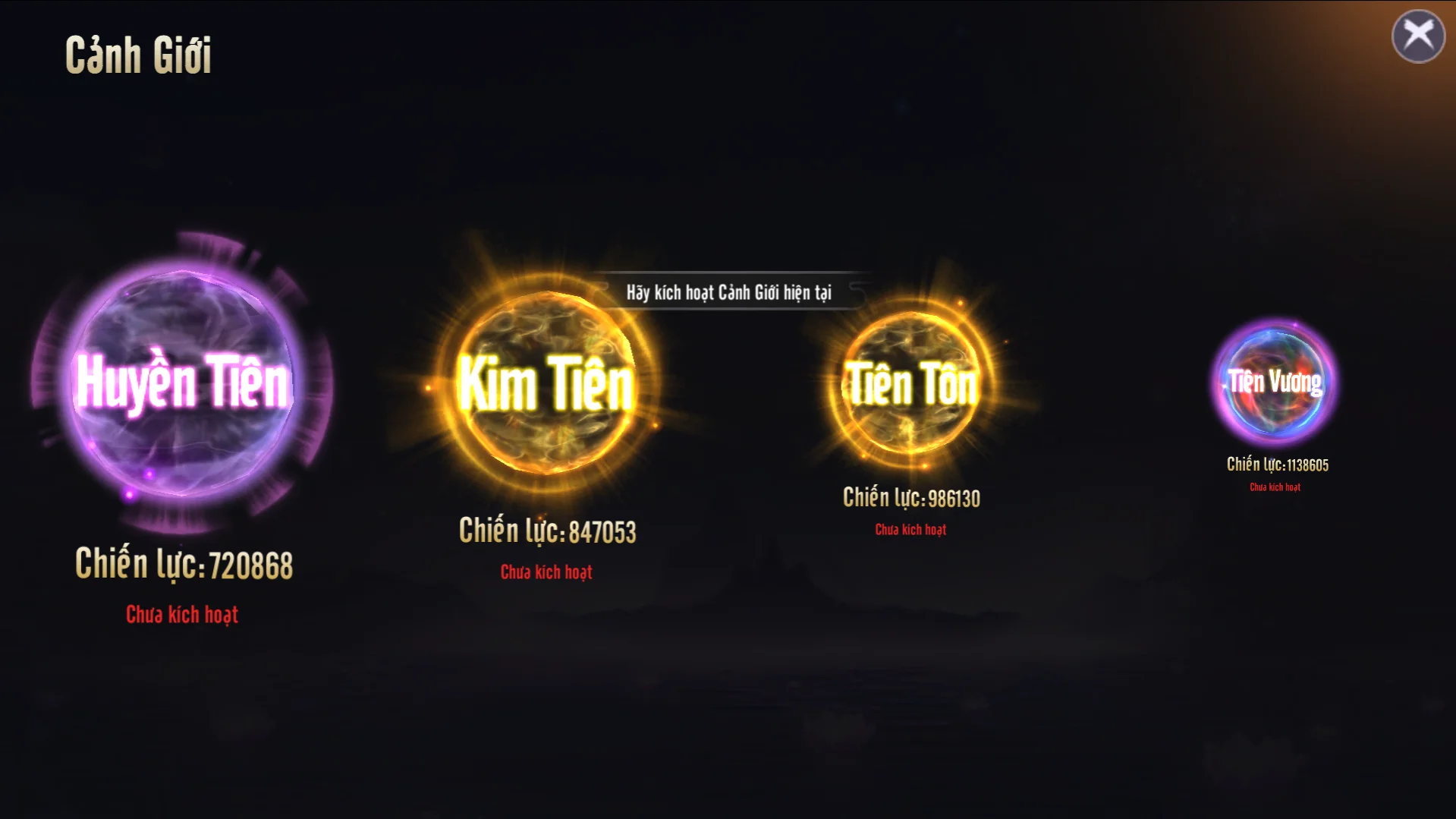This screenshot has width=1456, height=819.
Task: Close the Cảnh Giới screen
Action: point(1417,36)
